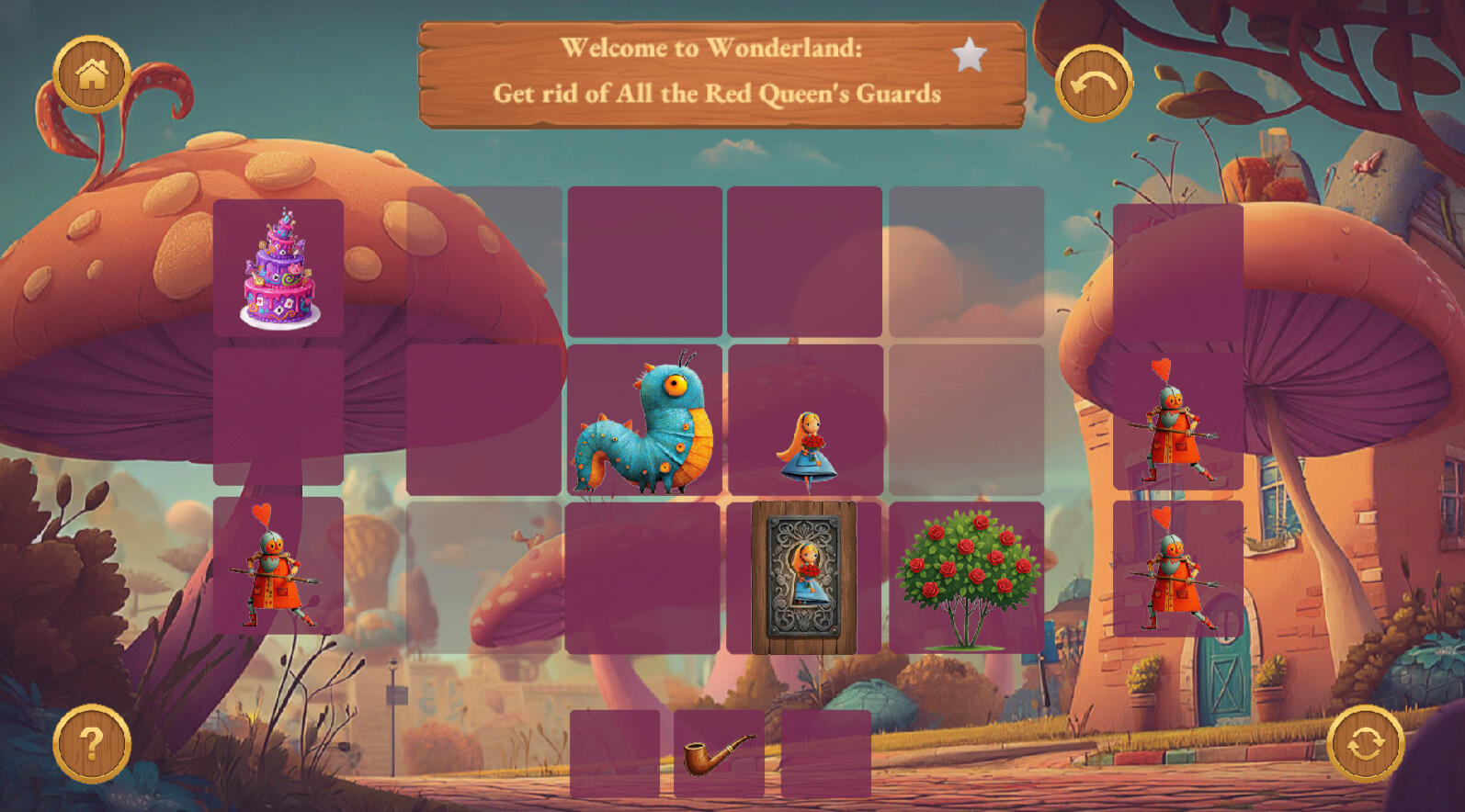Select the purple cake tile
The height and width of the screenshot is (812, 1465).
pos(279,267)
